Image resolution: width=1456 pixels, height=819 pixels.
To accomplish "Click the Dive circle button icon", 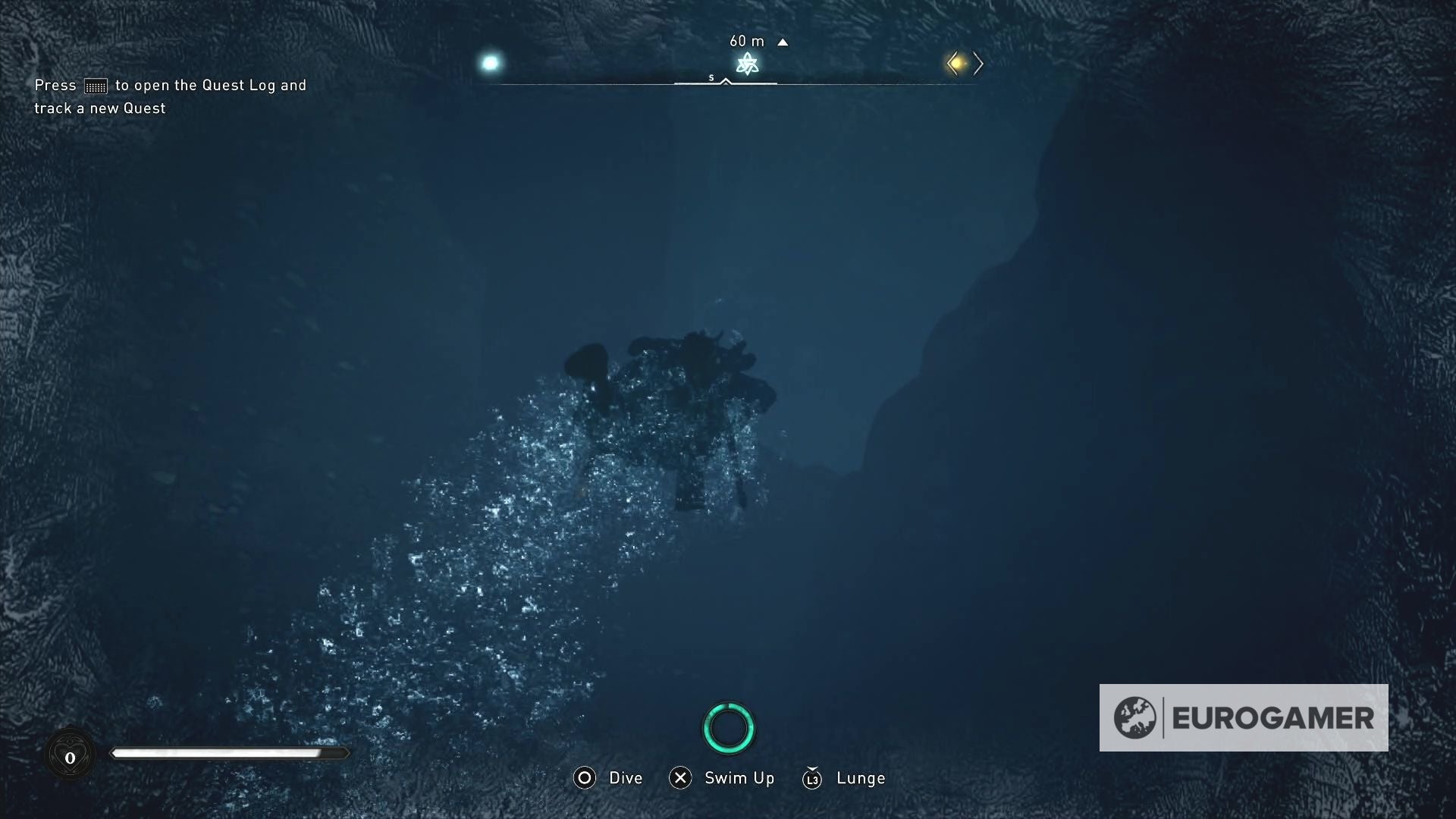I will tap(584, 778).
